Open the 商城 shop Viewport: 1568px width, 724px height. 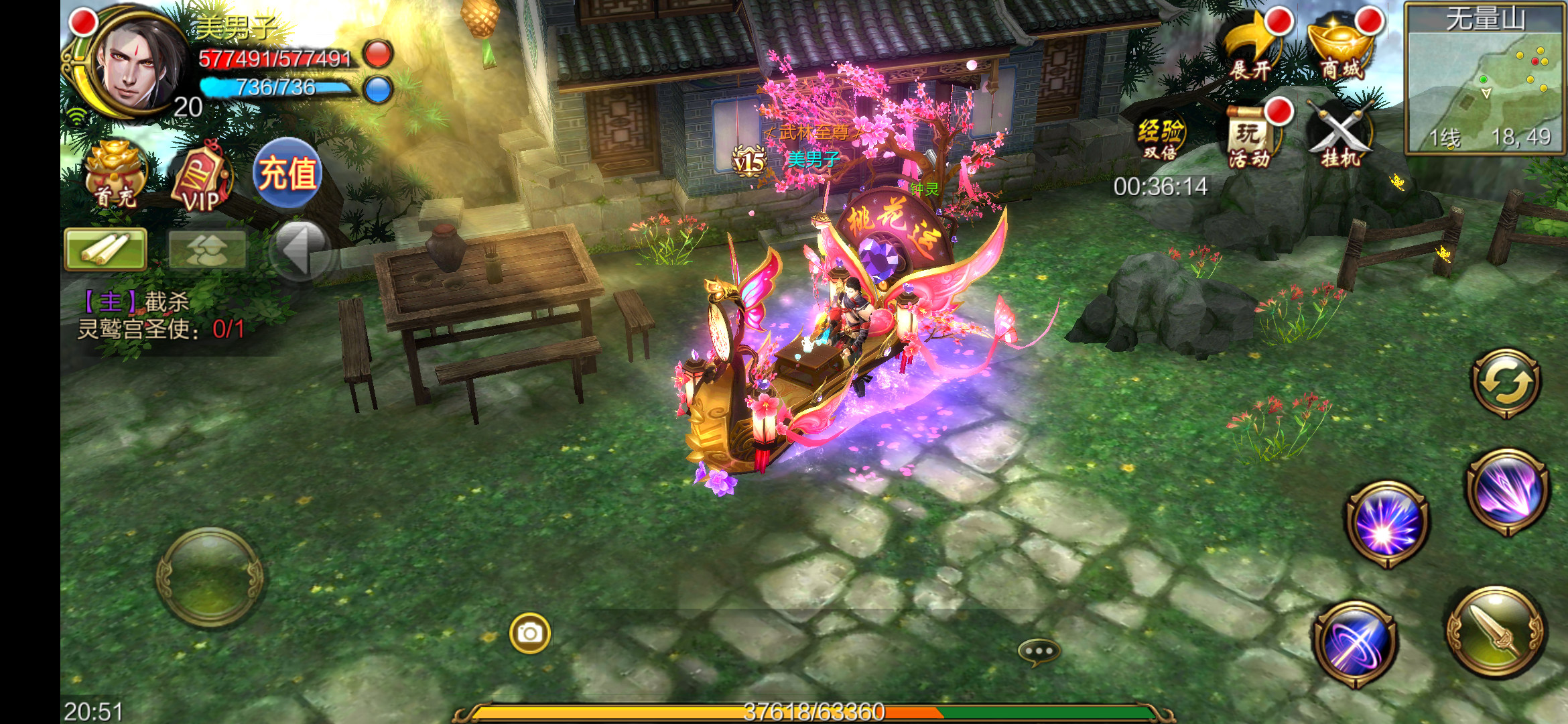click(x=1342, y=48)
